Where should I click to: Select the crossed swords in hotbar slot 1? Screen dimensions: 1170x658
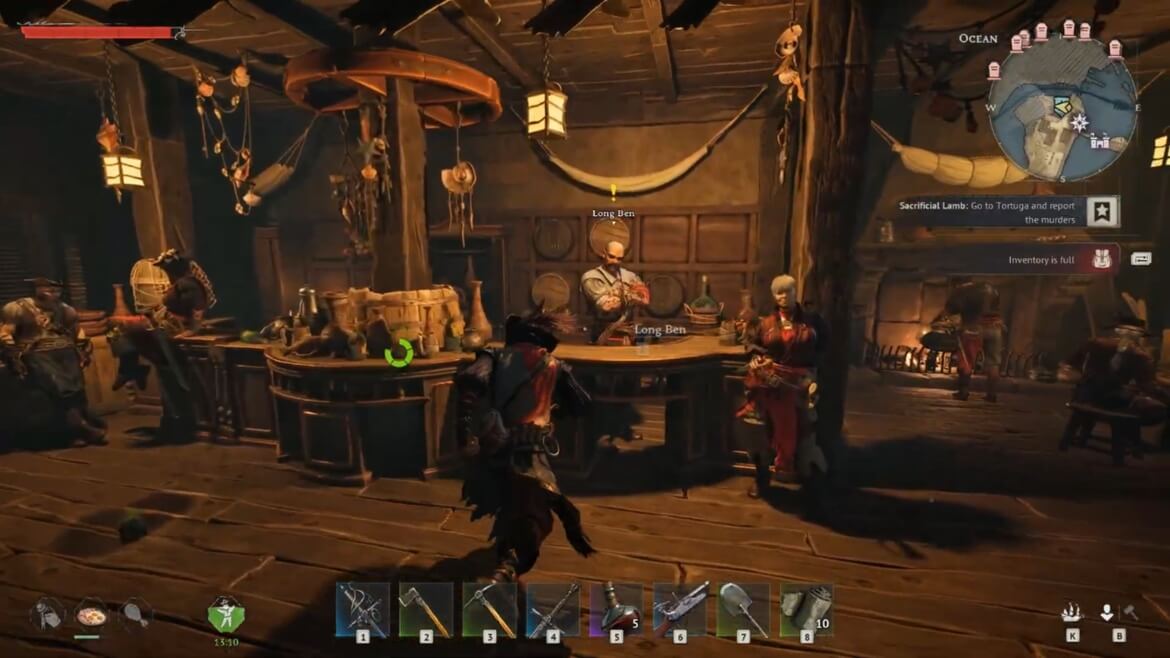pos(362,609)
